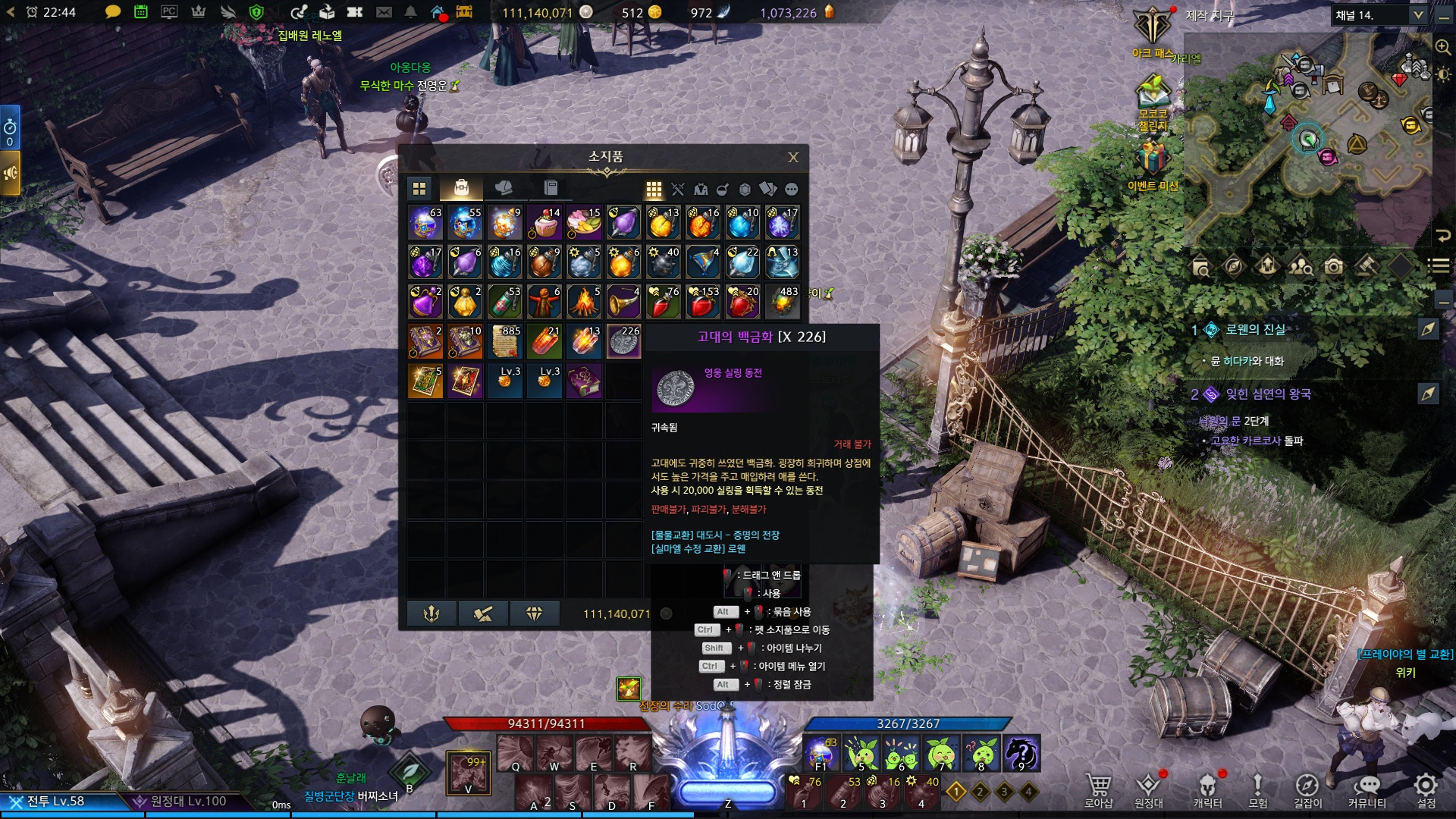Viewport: 1456px width, 819px height.
Task: Open the 모험 adventure menu
Action: pos(1257,790)
